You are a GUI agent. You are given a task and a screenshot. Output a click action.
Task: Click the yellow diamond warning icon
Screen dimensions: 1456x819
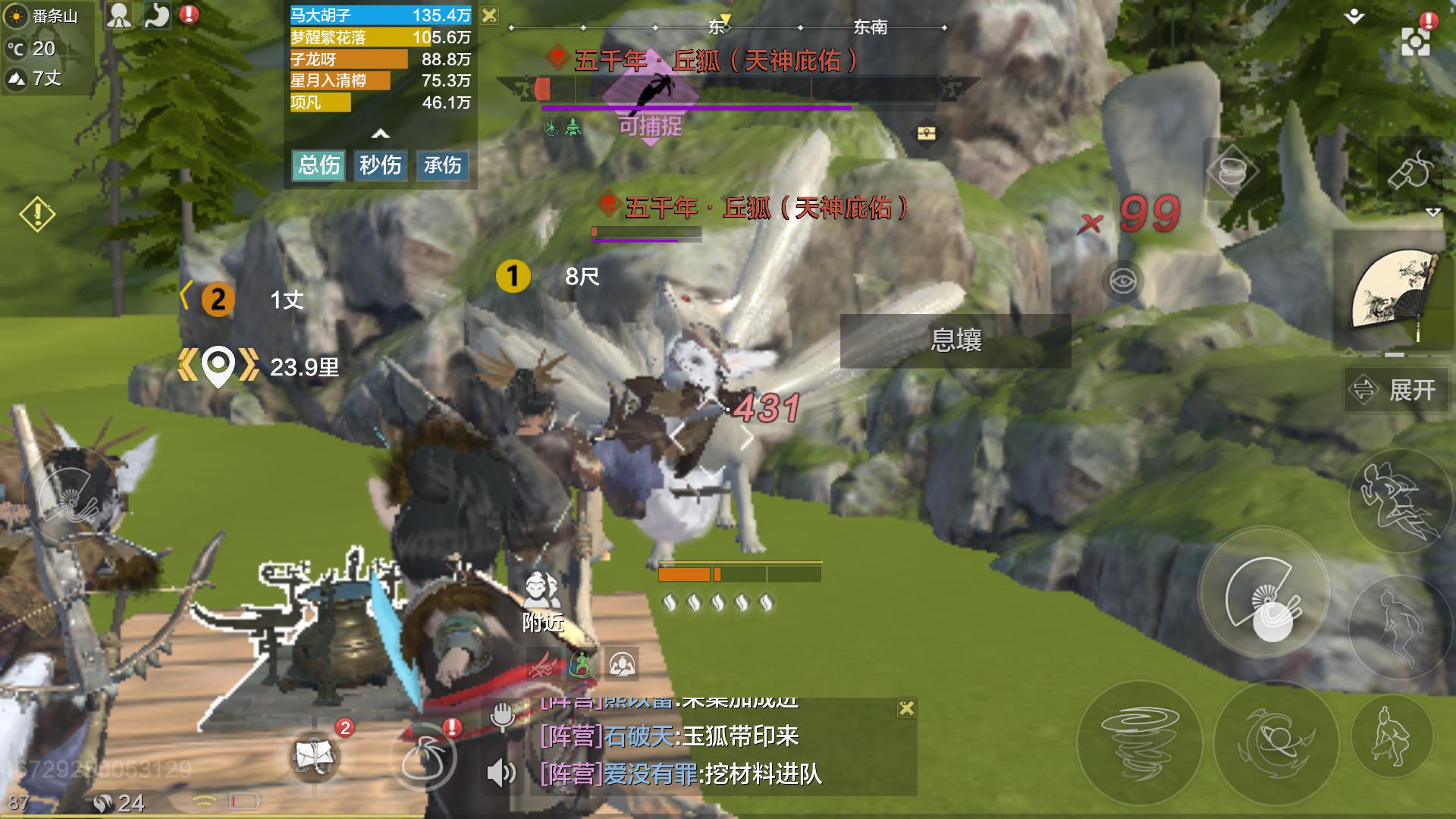(x=37, y=215)
